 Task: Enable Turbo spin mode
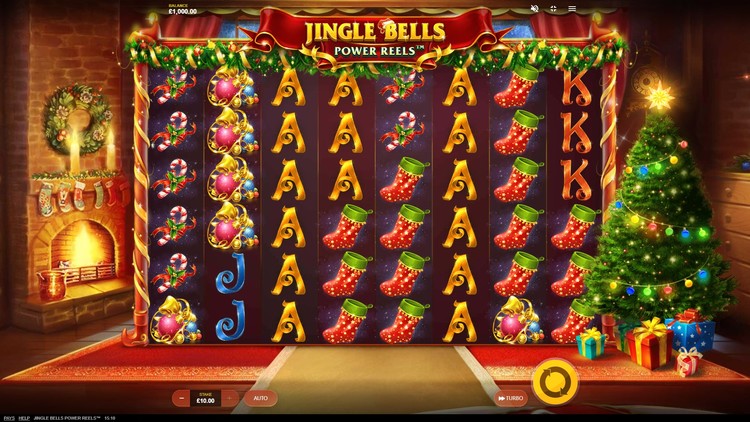tap(510, 398)
